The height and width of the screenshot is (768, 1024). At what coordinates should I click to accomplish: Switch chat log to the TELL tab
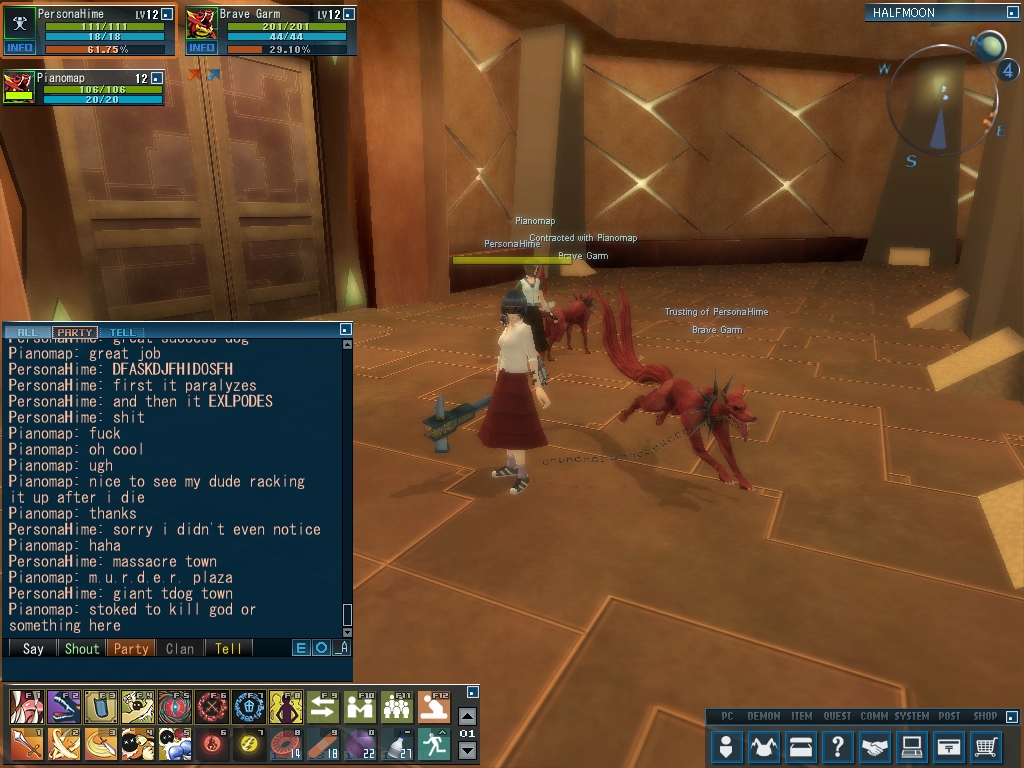click(122, 332)
